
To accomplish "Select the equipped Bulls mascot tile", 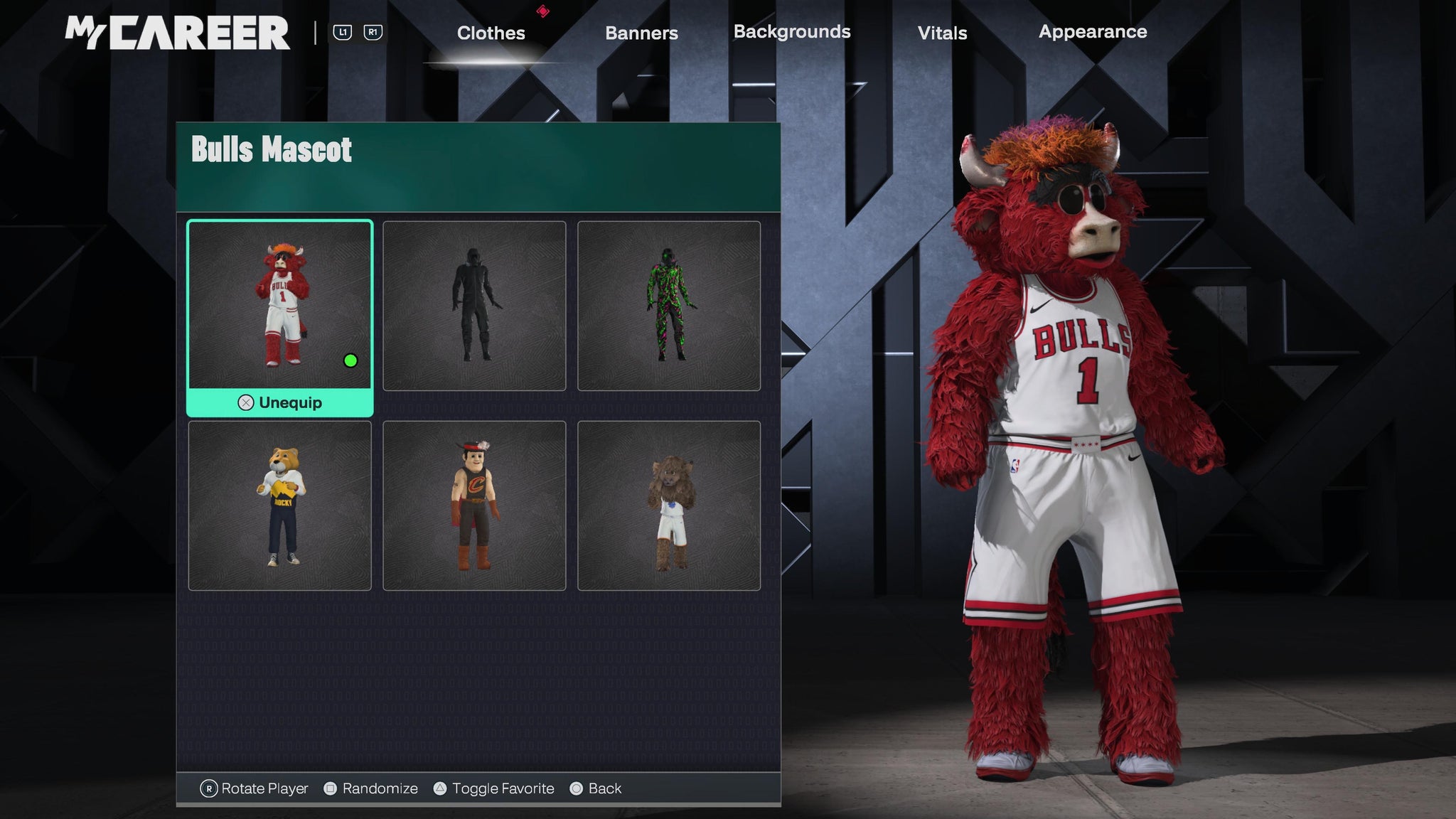I will click(279, 305).
